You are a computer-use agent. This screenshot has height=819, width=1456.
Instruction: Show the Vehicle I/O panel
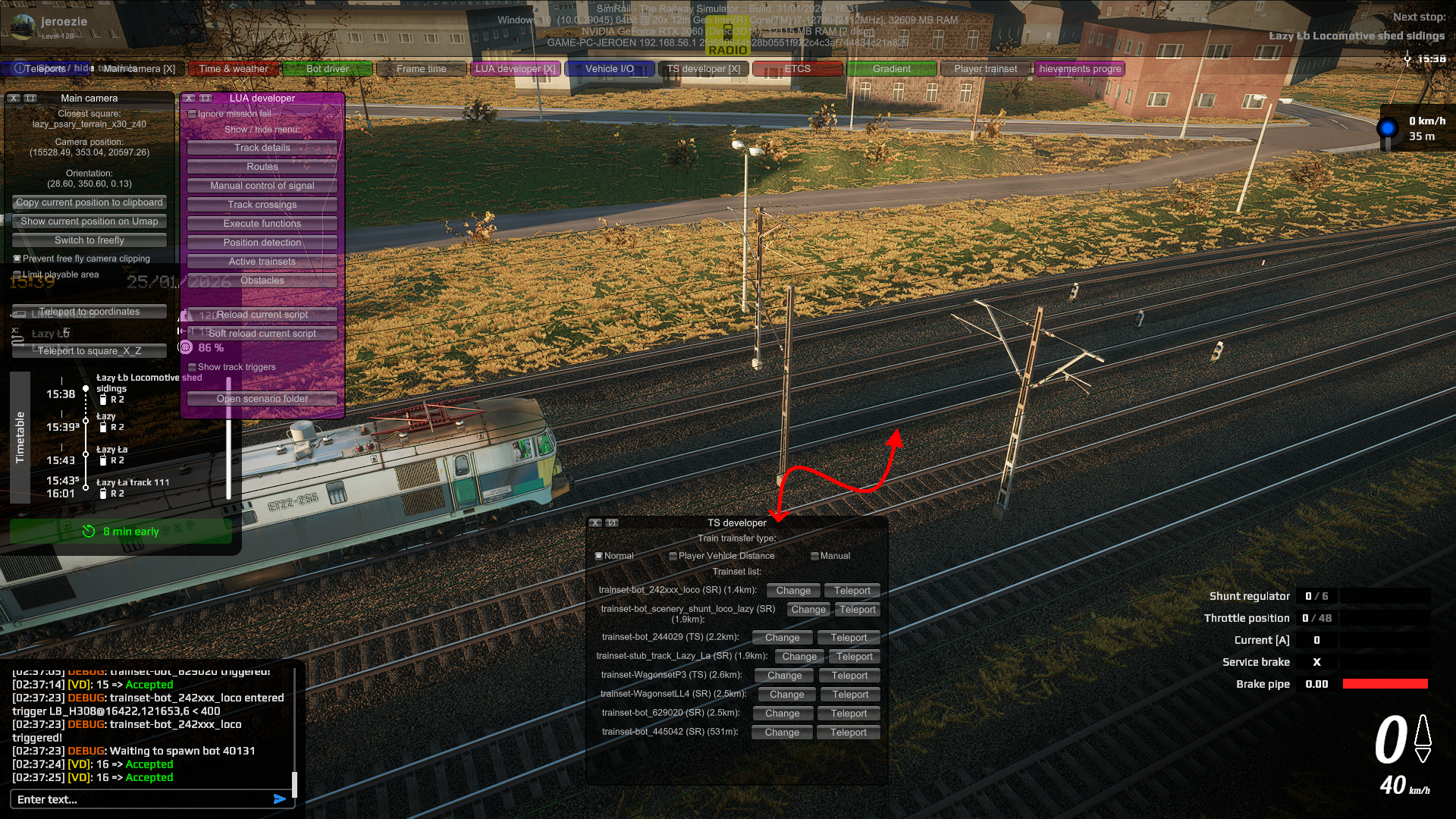[609, 69]
